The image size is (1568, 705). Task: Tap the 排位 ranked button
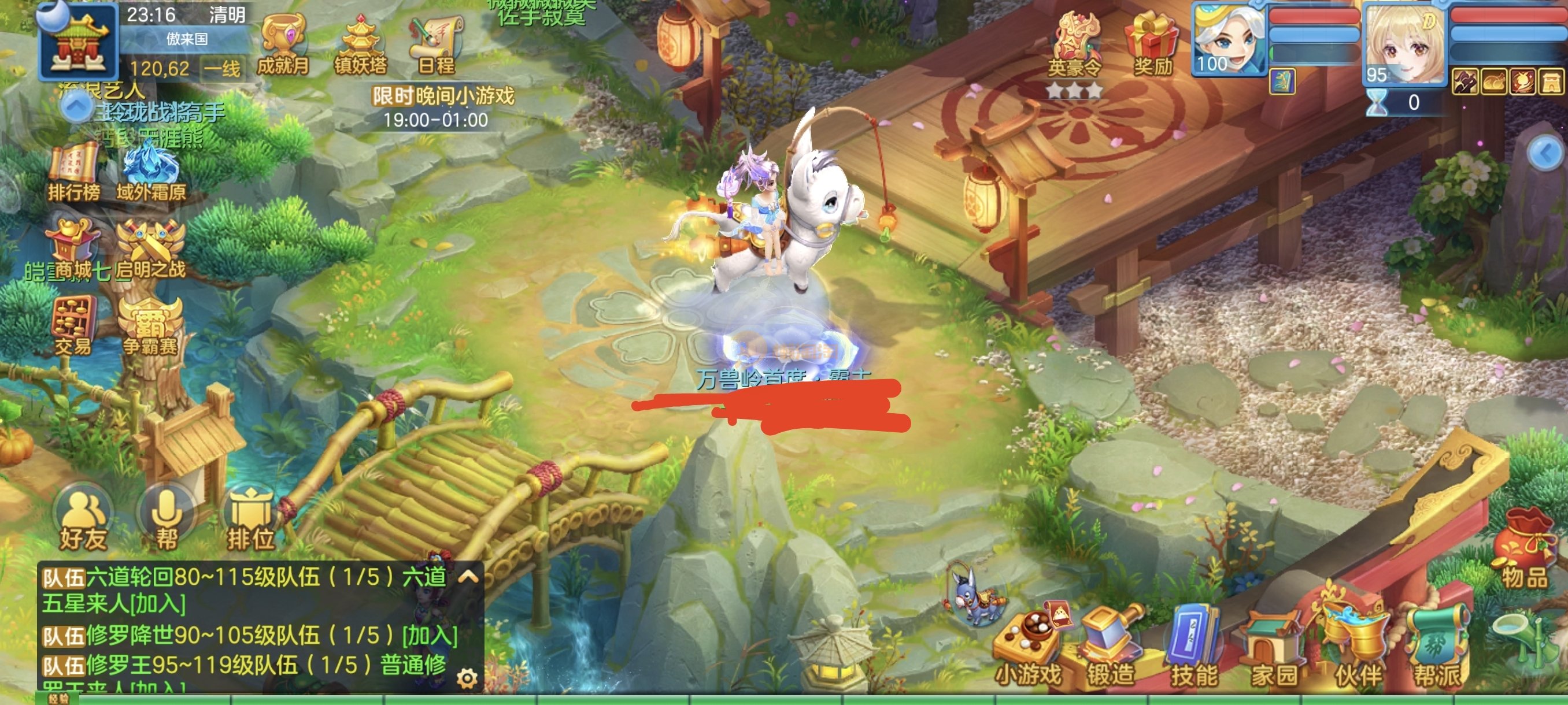250,519
